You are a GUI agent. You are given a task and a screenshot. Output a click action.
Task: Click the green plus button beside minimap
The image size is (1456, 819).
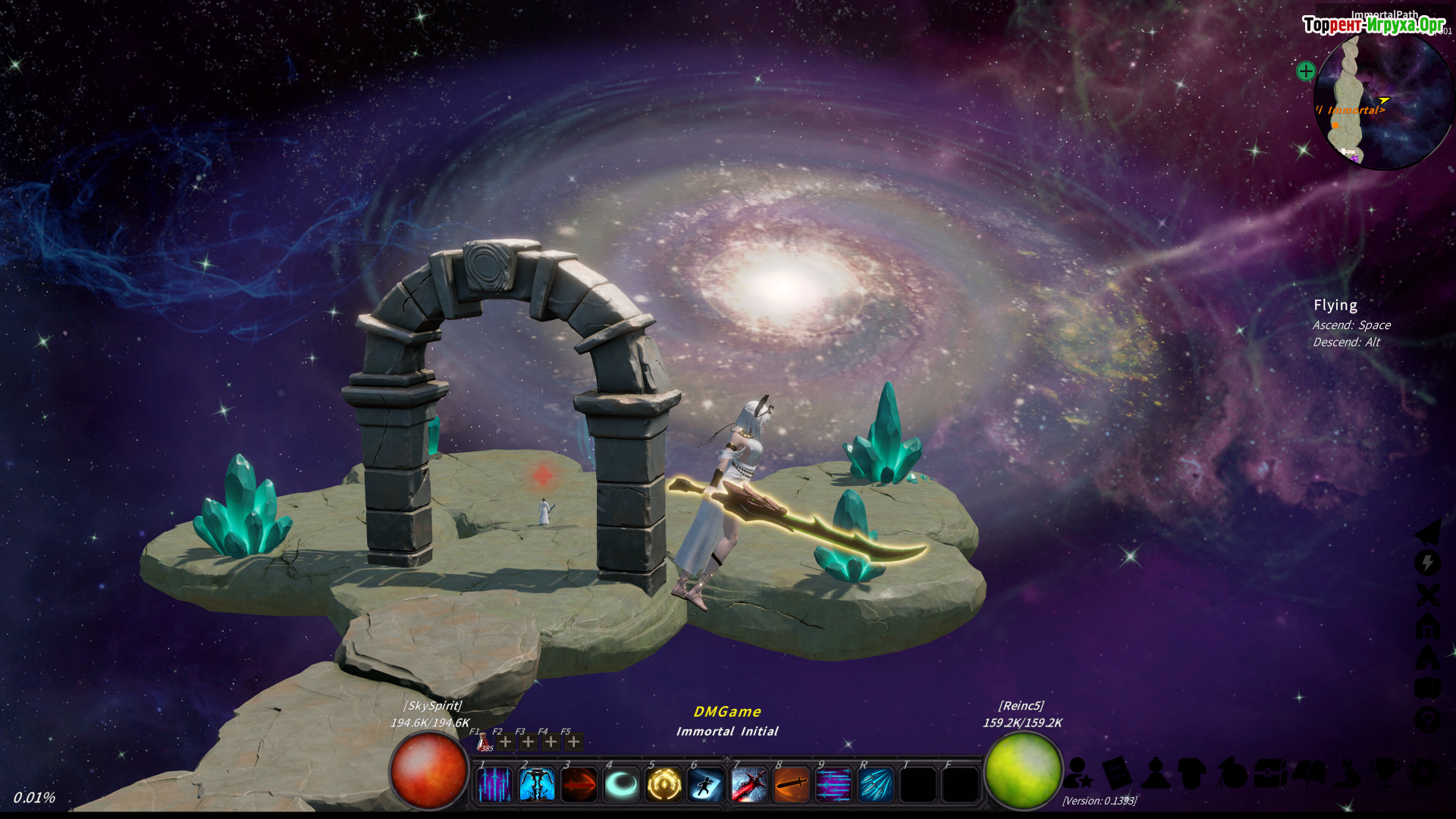pos(1306,71)
